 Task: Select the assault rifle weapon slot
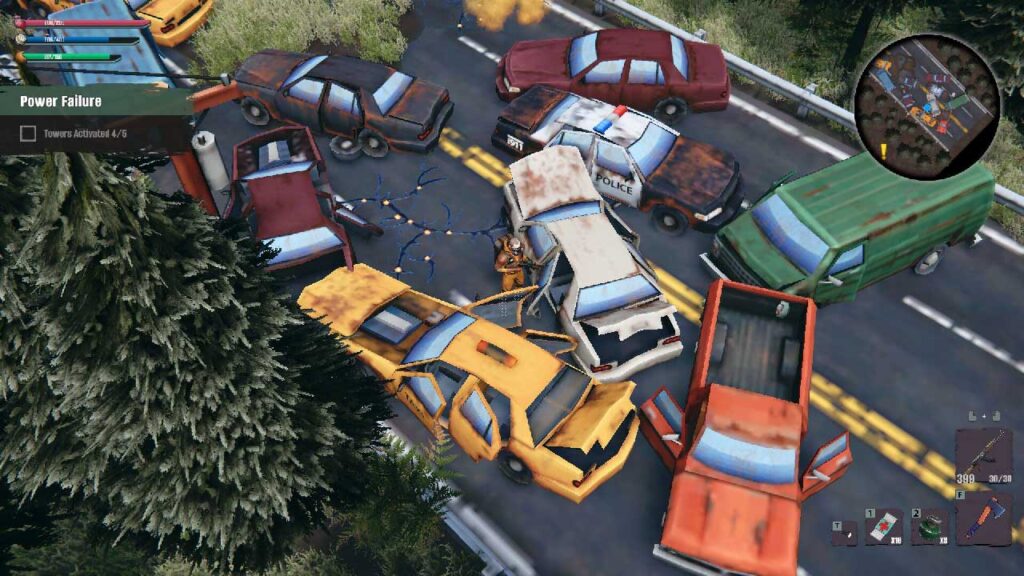(983, 452)
